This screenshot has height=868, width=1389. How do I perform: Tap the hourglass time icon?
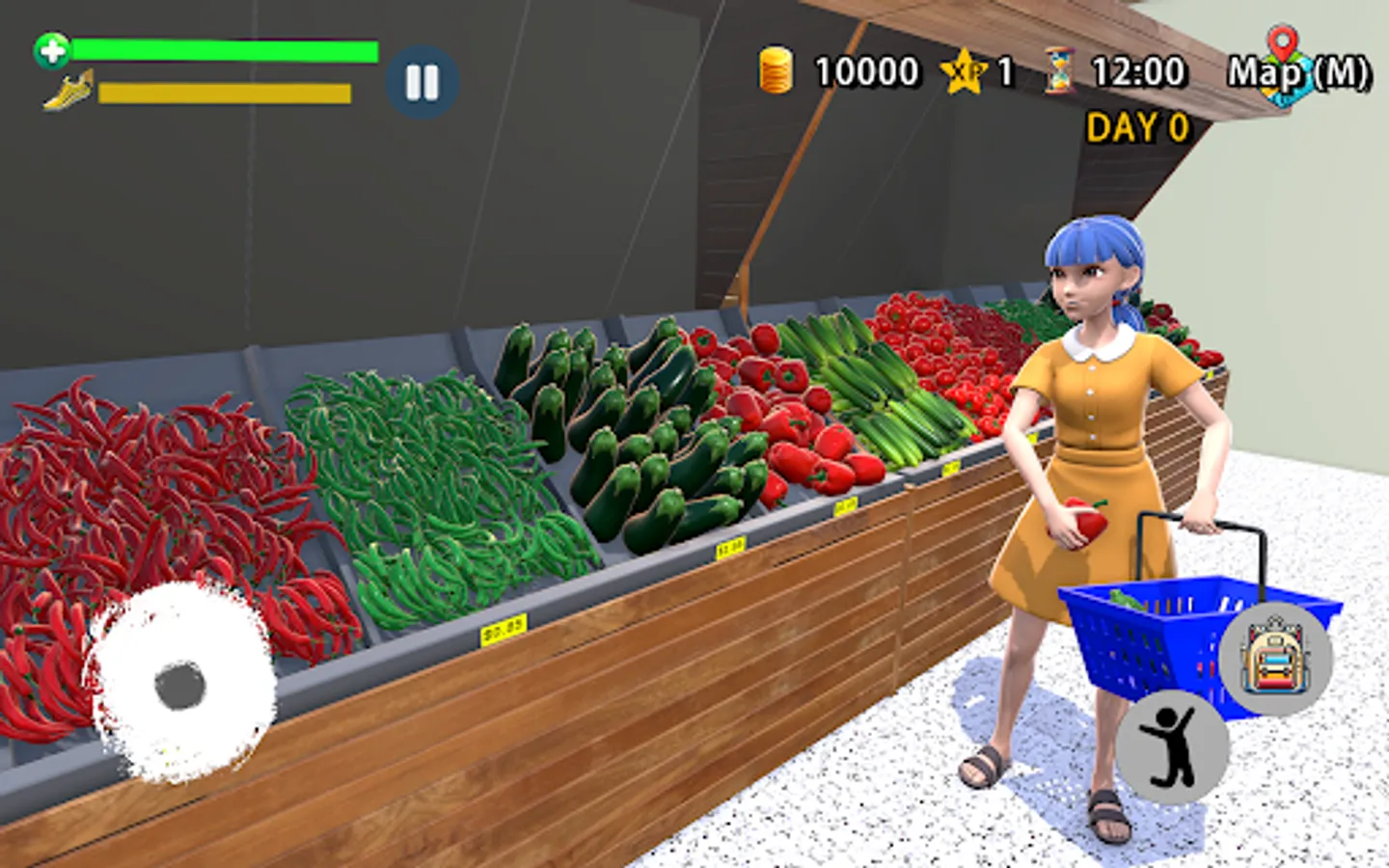[x=1057, y=72]
